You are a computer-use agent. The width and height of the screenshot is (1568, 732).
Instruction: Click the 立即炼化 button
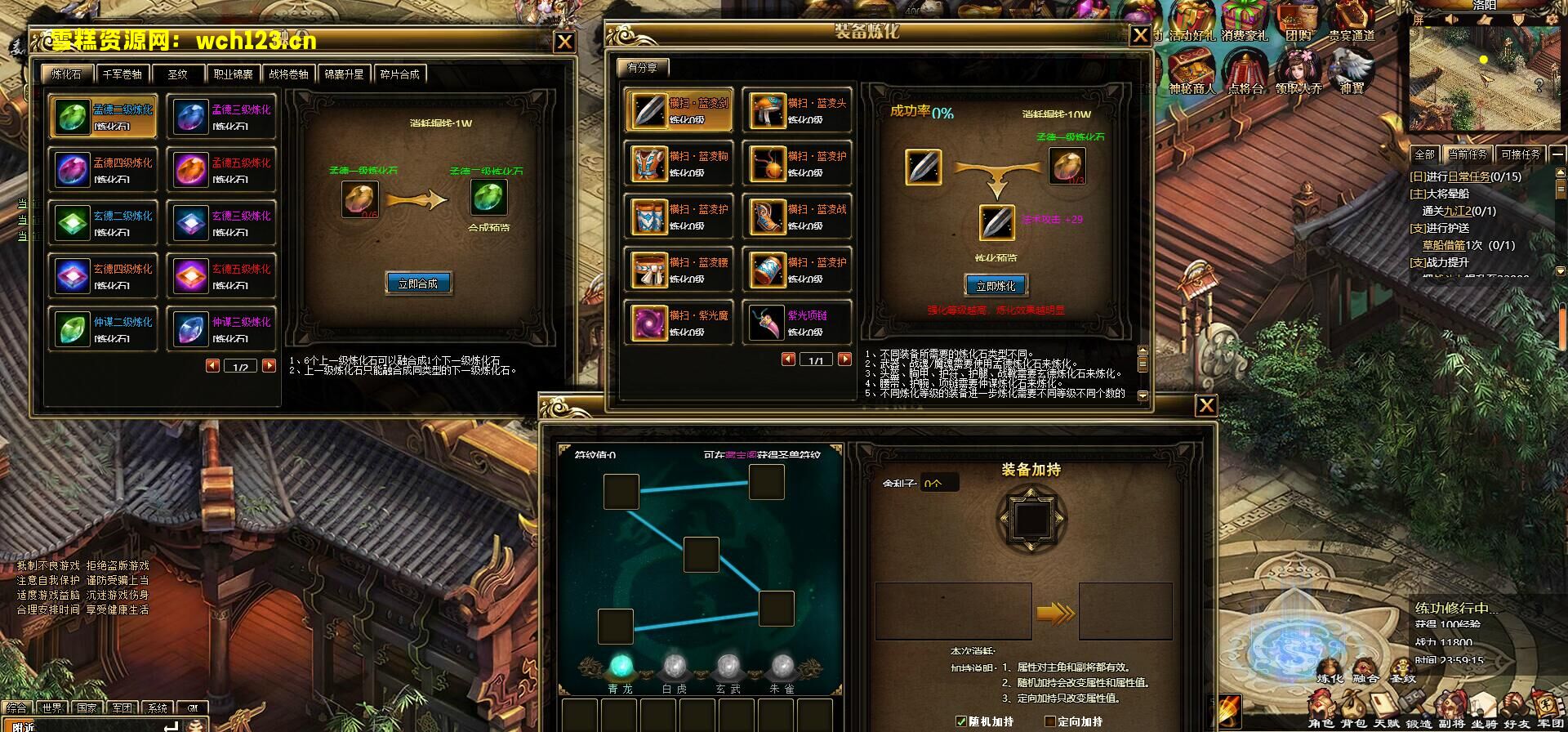tap(995, 286)
